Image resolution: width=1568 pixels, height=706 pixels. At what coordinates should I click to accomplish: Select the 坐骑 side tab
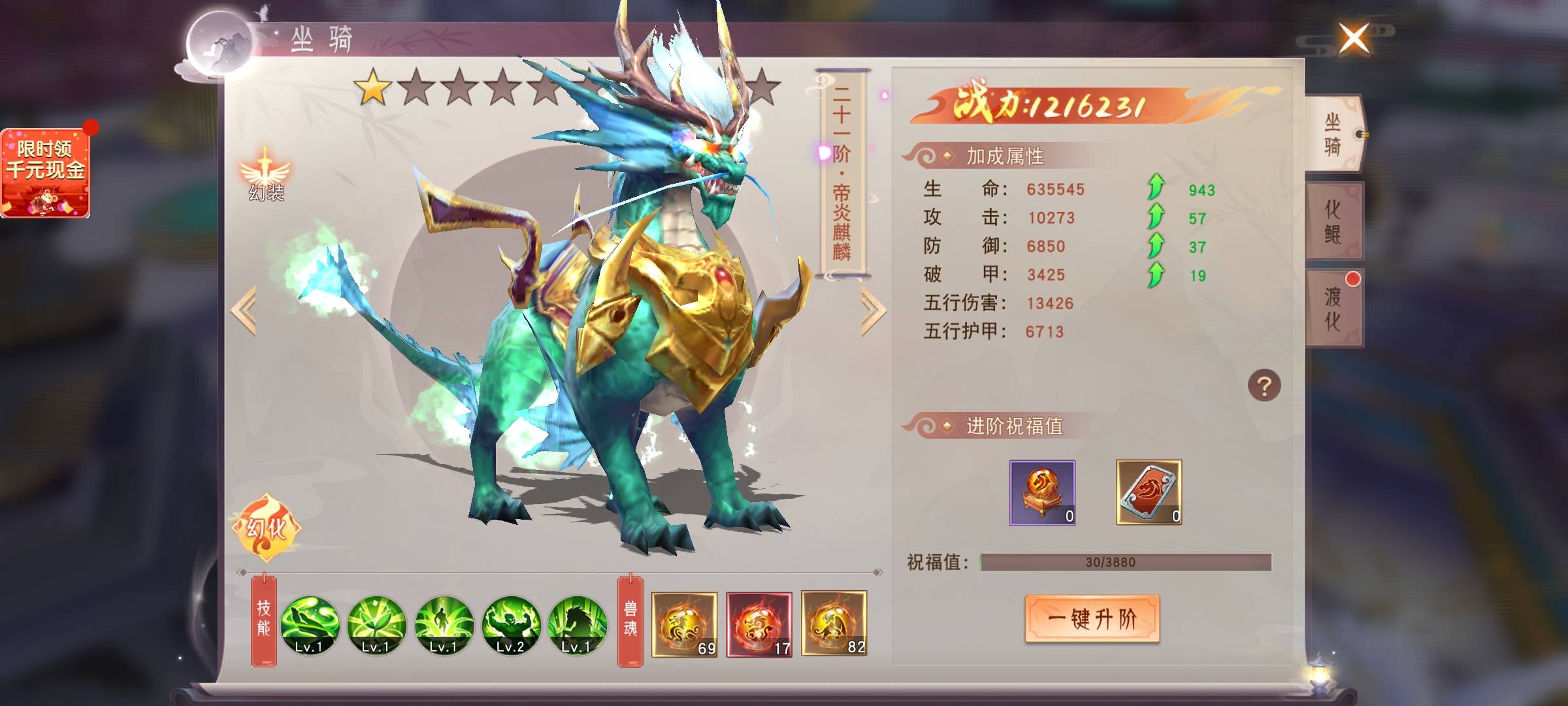pyautogui.click(x=1333, y=134)
